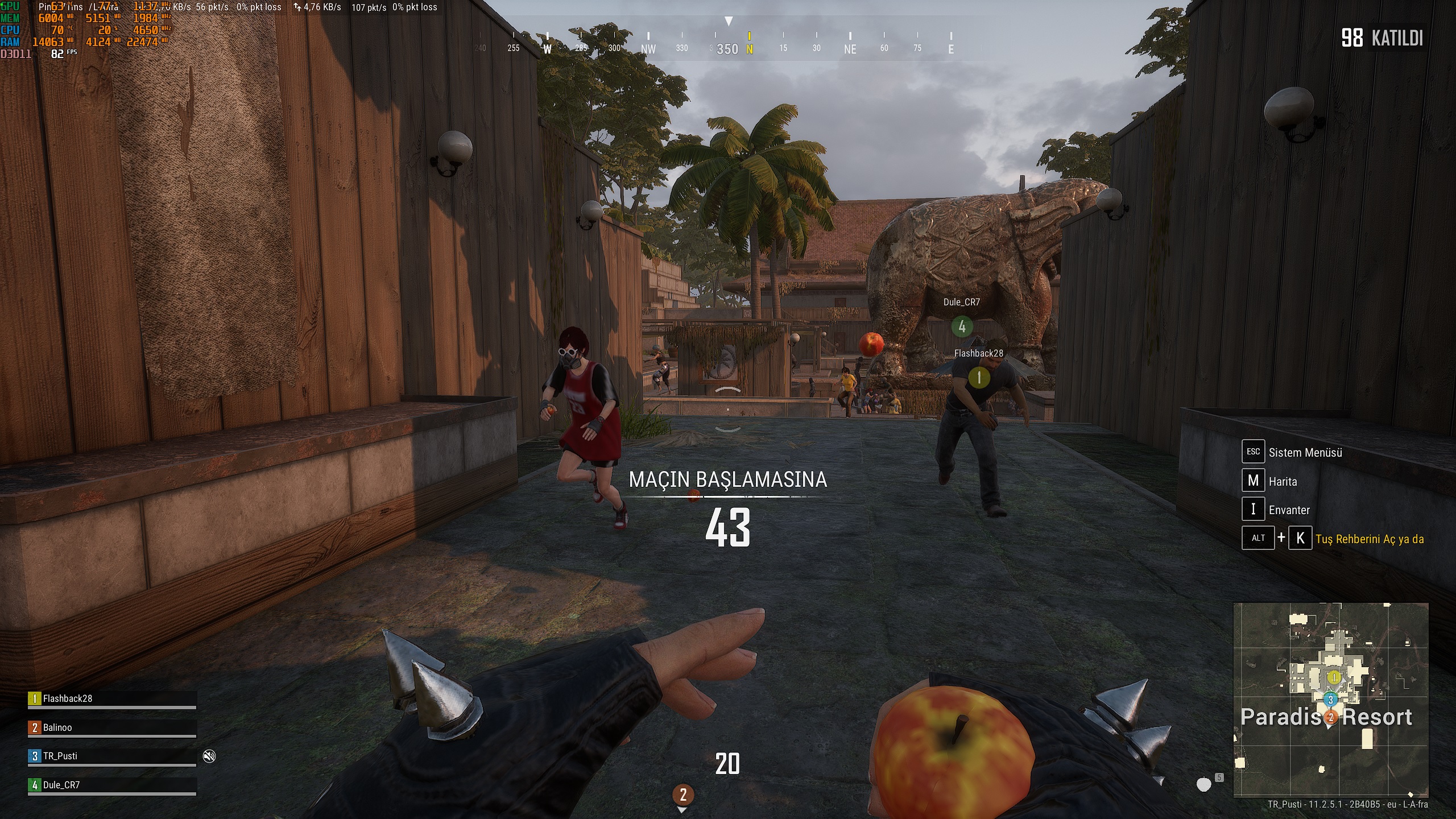Click the N heading marker on the compass

pyautogui.click(x=749, y=49)
